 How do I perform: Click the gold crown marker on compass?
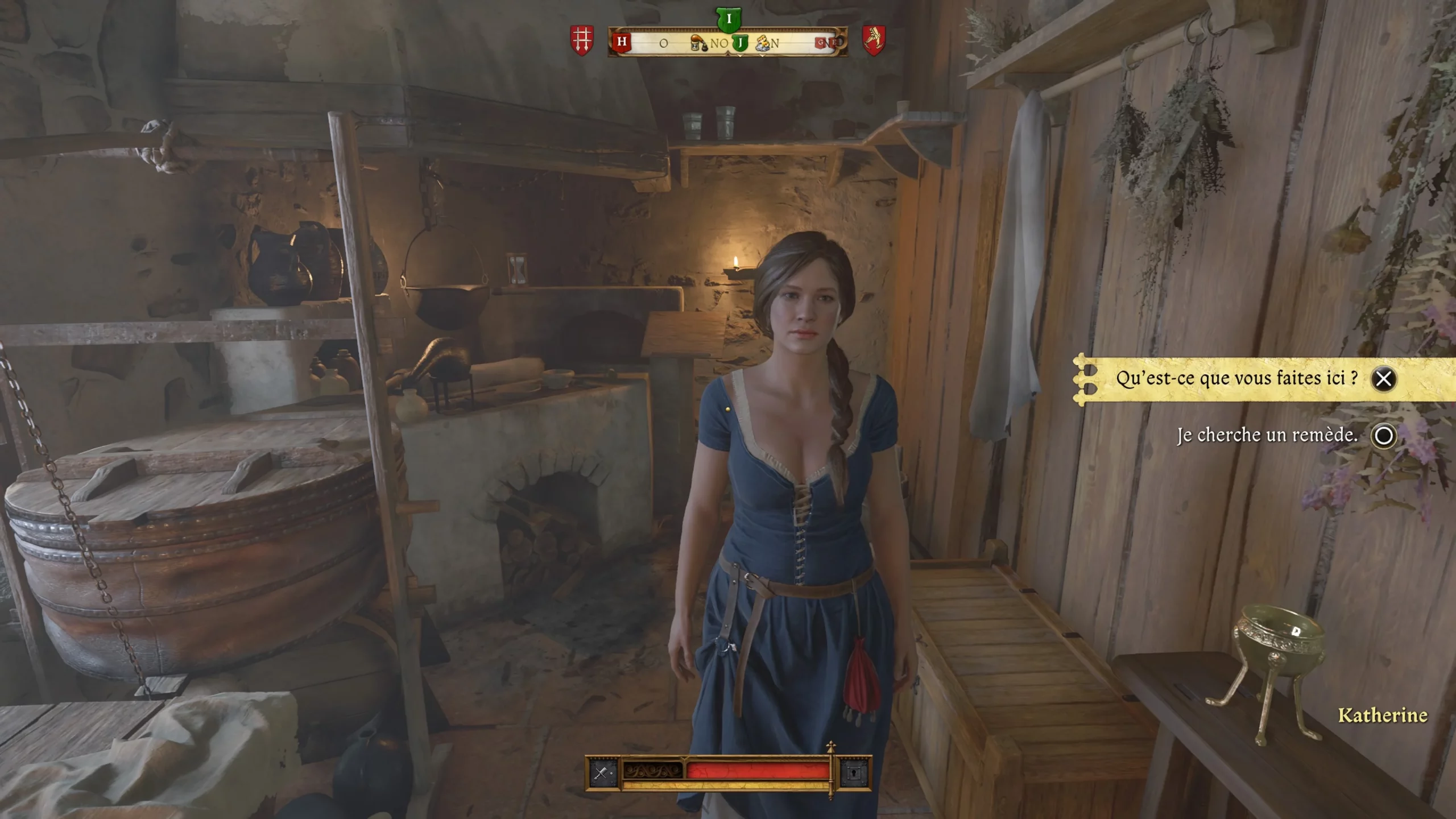[x=763, y=43]
